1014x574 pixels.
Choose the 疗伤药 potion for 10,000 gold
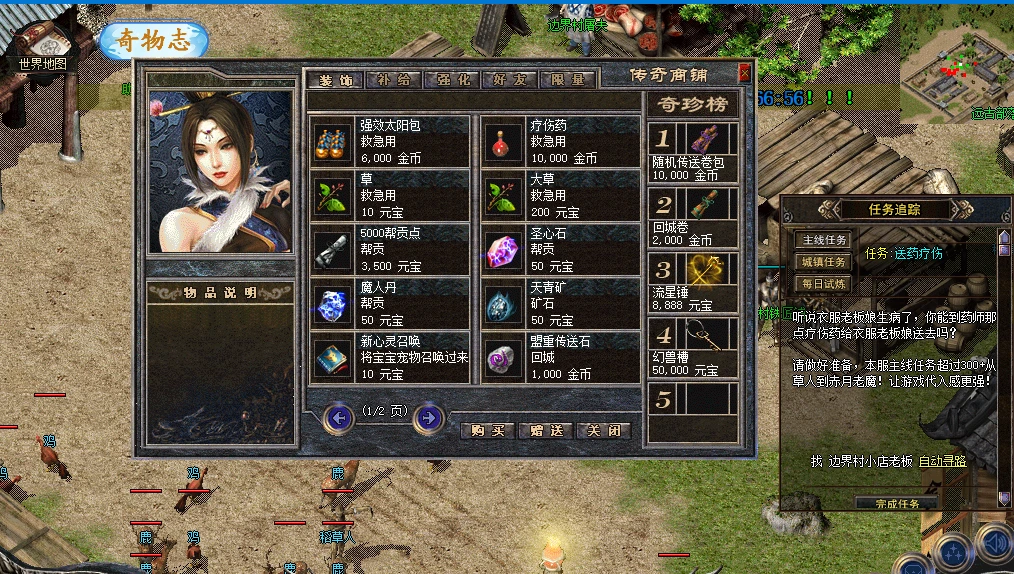pyautogui.click(x=560, y=140)
